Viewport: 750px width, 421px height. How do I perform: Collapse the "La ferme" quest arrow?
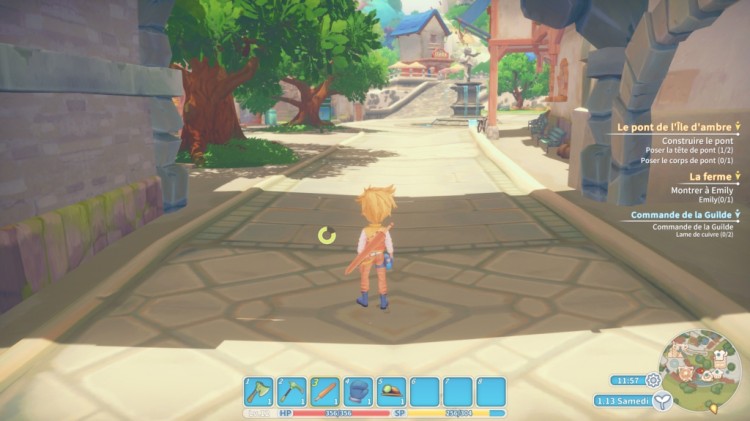[x=738, y=176]
